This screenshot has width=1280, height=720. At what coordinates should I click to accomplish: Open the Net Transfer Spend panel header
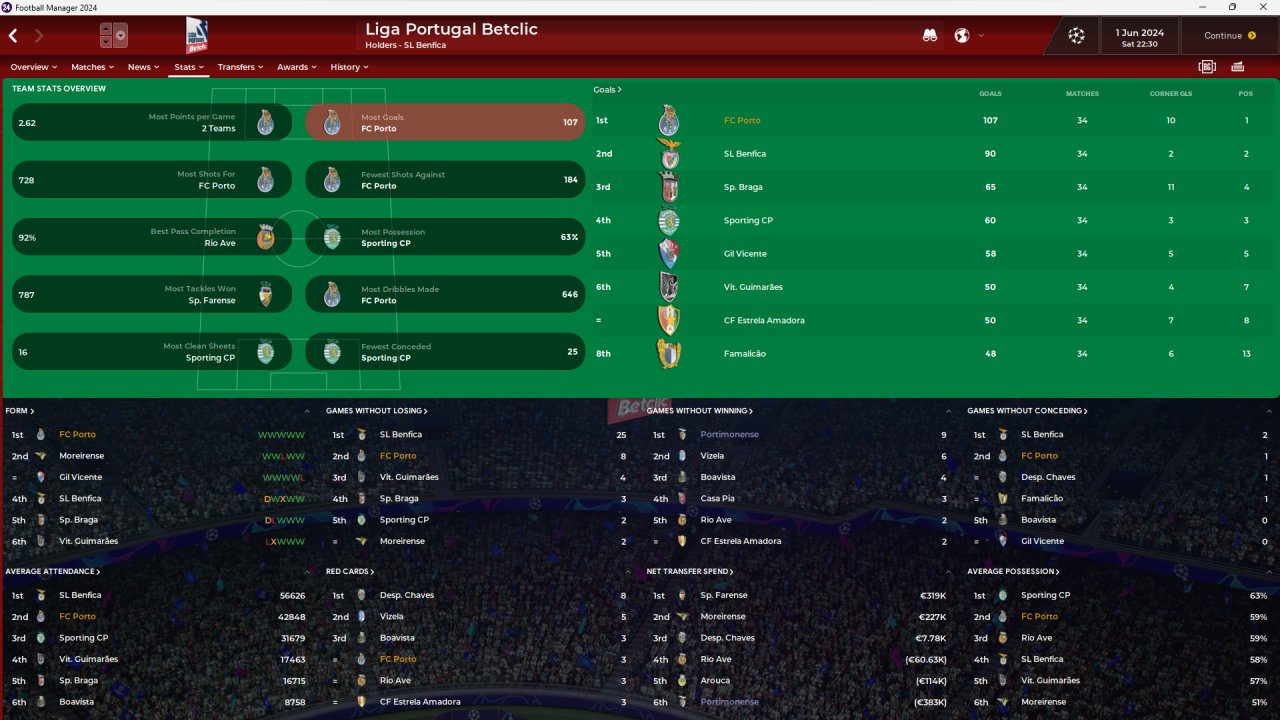point(690,572)
